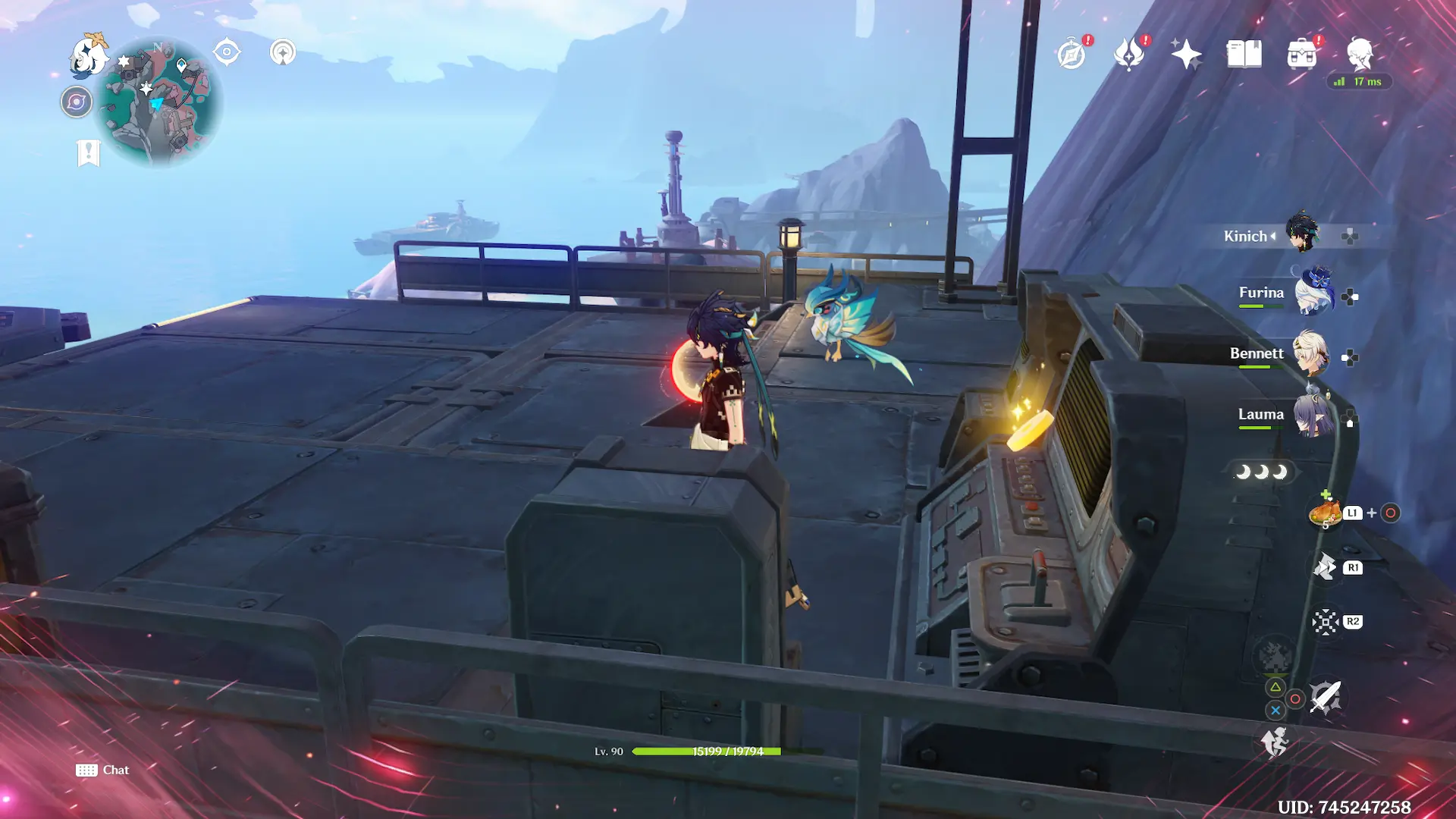Open the events compass icon

coord(1072,54)
